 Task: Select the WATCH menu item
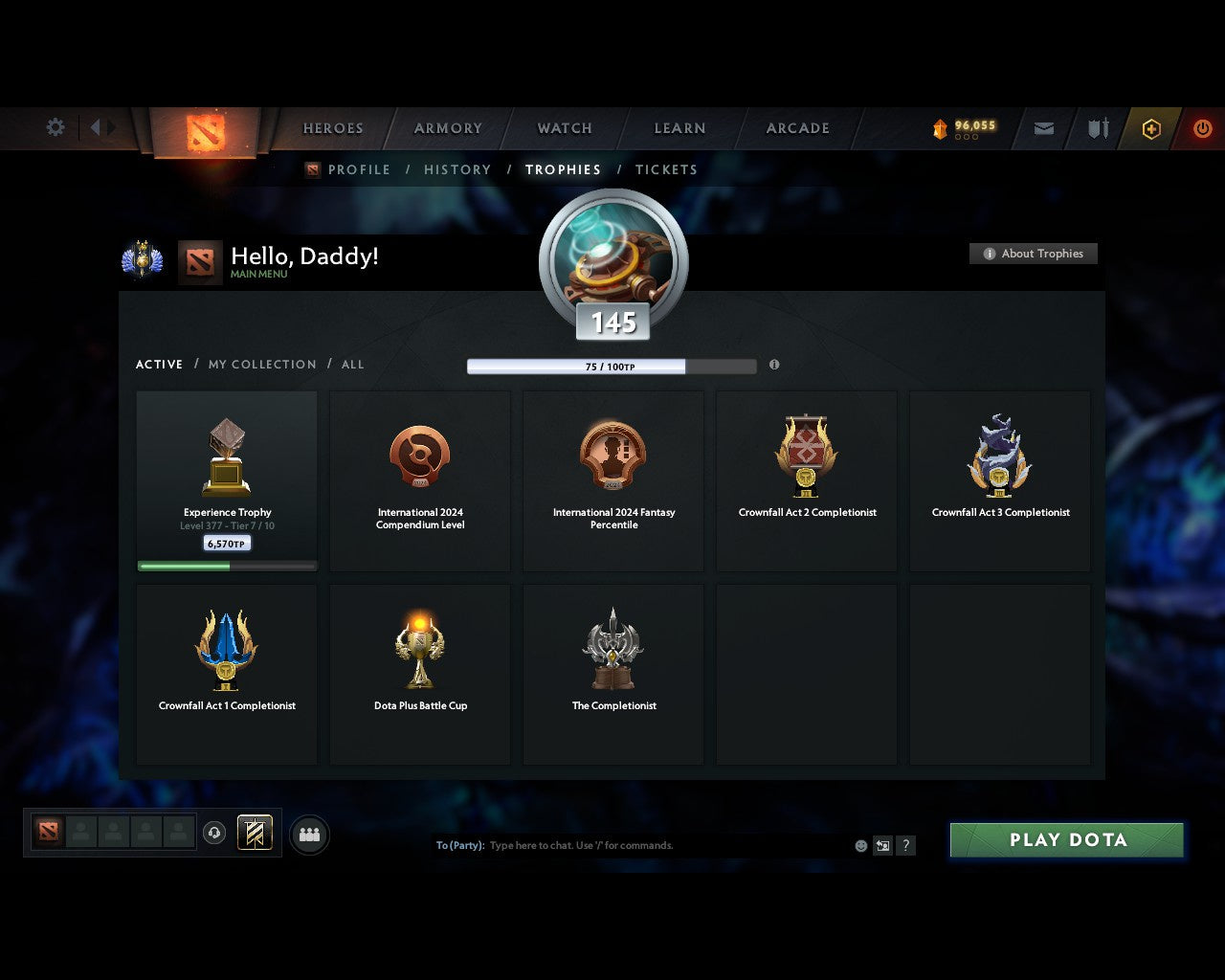point(564,128)
